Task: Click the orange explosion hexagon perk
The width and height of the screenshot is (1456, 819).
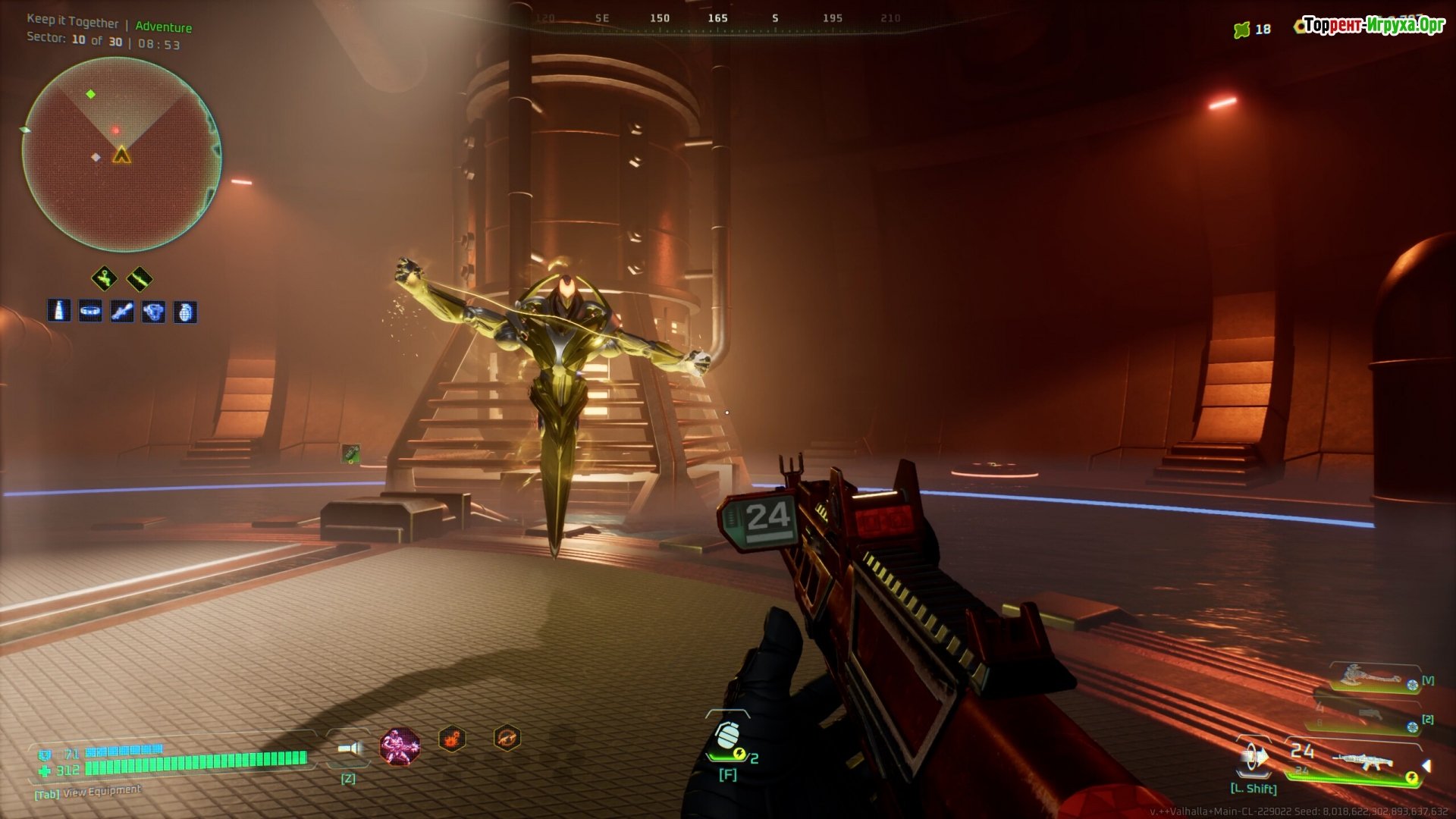Action: coord(452,739)
